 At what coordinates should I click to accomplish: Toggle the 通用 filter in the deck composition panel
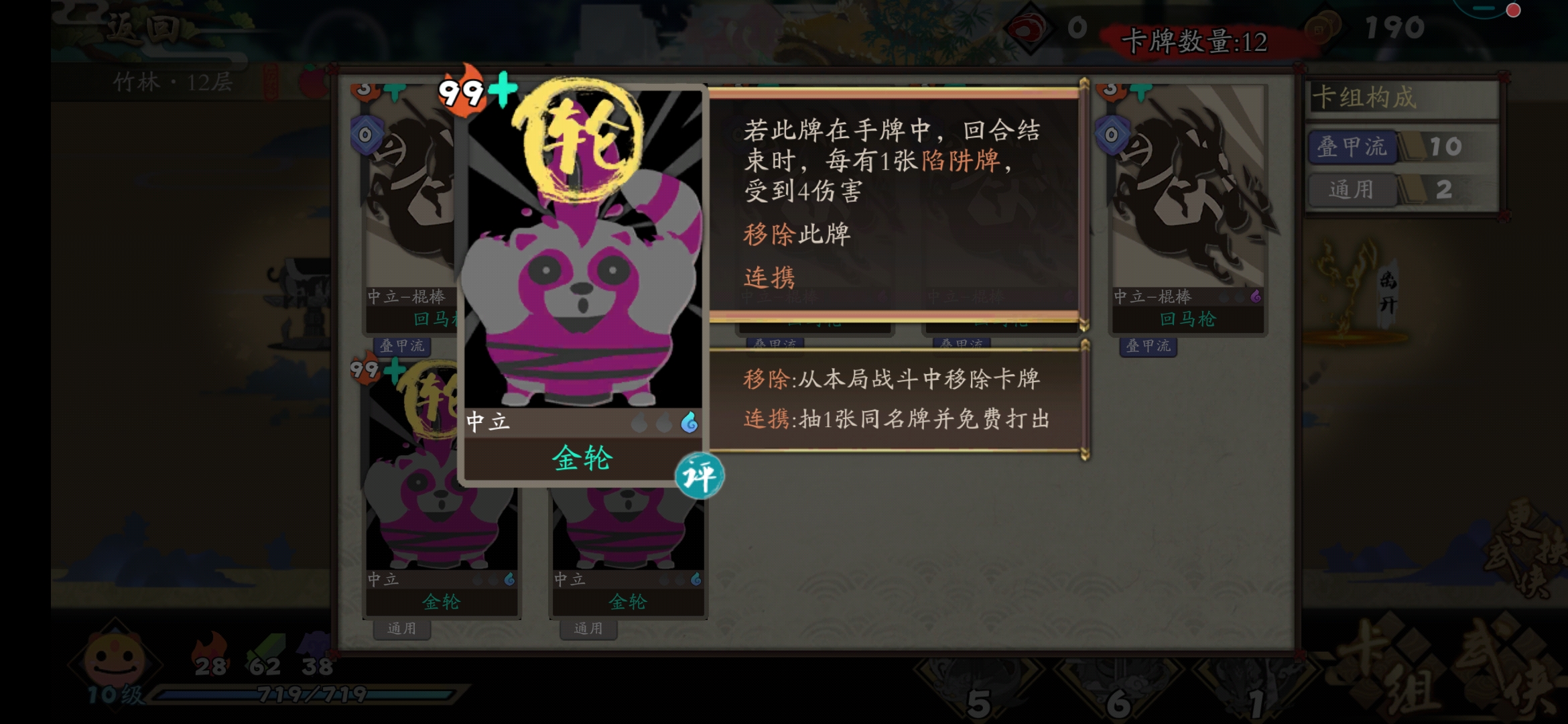pyautogui.click(x=1353, y=190)
